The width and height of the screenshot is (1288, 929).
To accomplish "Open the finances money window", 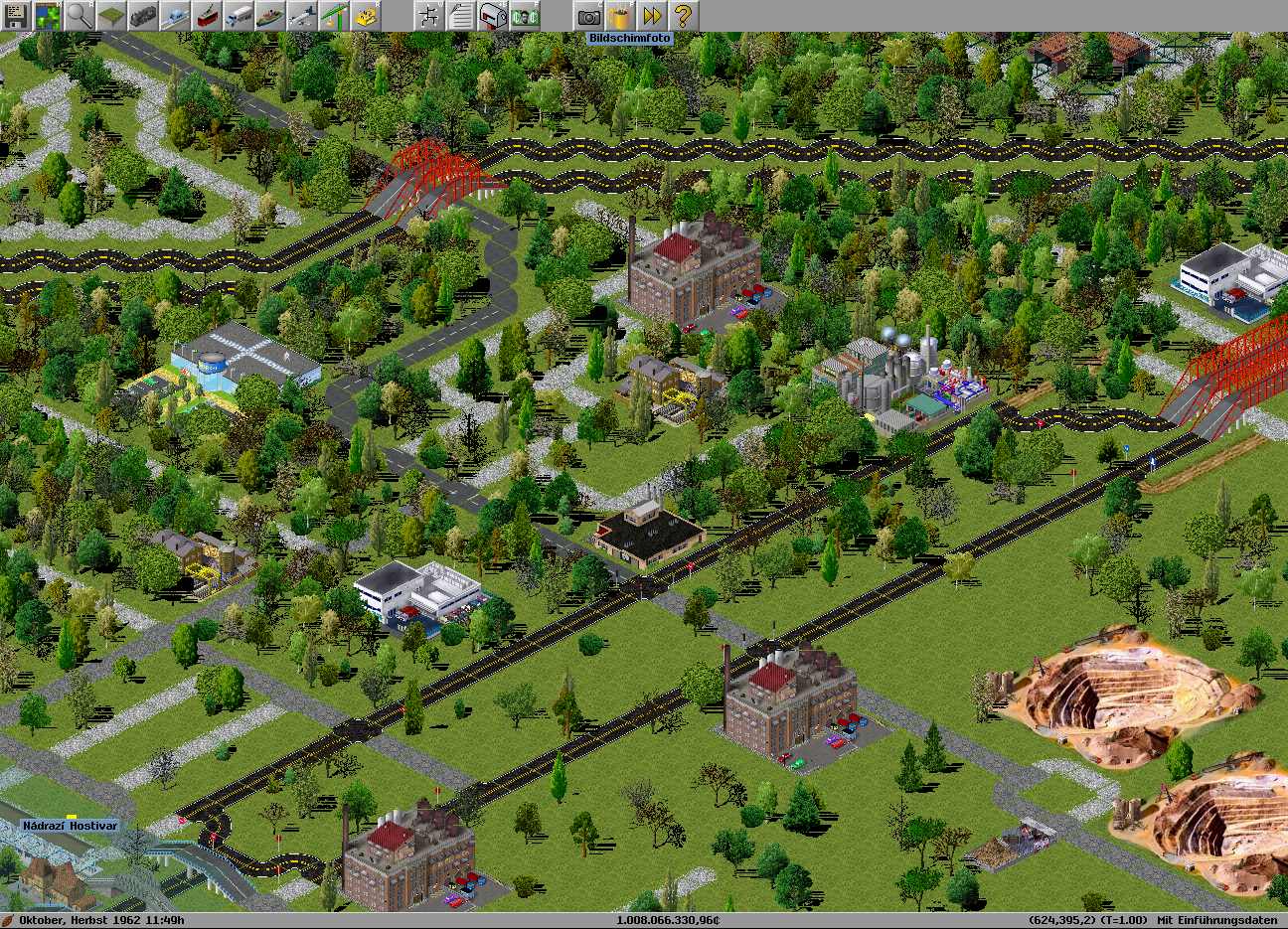I will [525, 16].
